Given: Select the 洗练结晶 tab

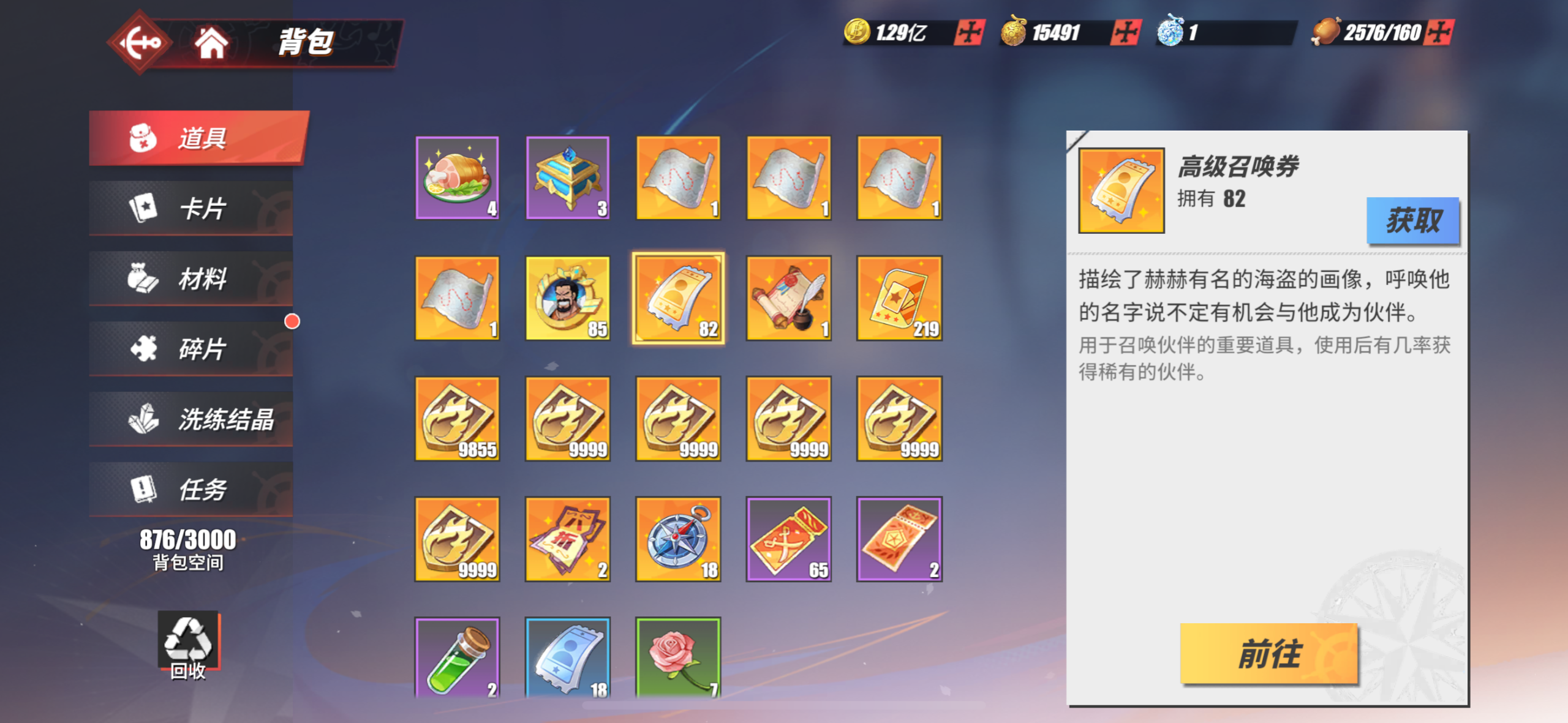Looking at the screenshot, I should point(191,419).
